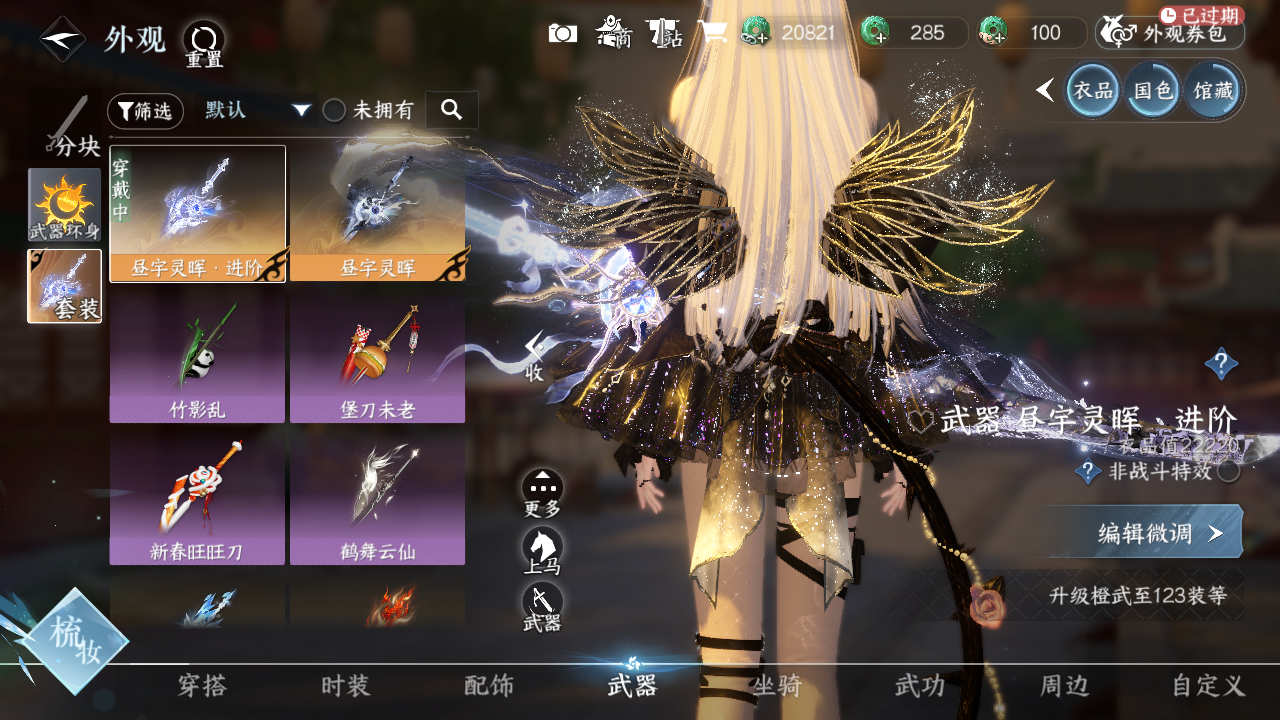Open the 外观券包 voucher pack
This screenshot has width=1280, height=720.
coord(1172,33)
